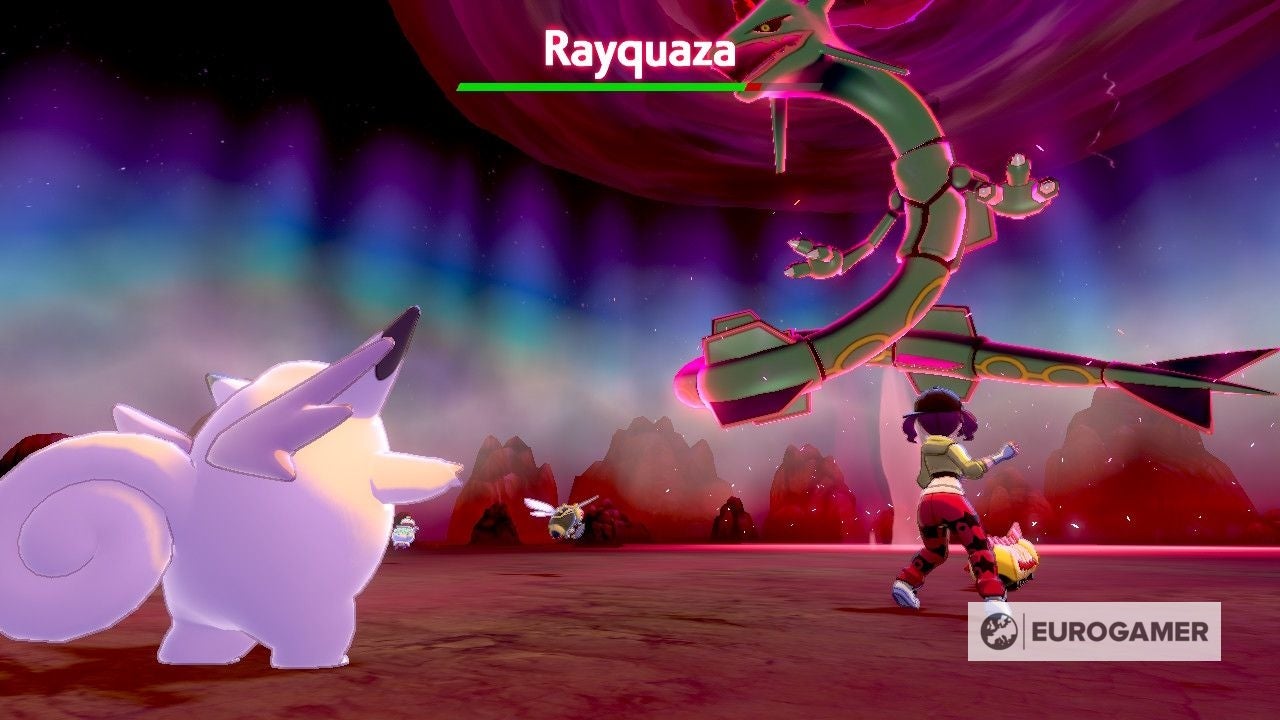Image resolution: width=1280 pixels, height=720 pixels.
Task: Click the EUROGAMER watermark text
Action: (1120, 631)
